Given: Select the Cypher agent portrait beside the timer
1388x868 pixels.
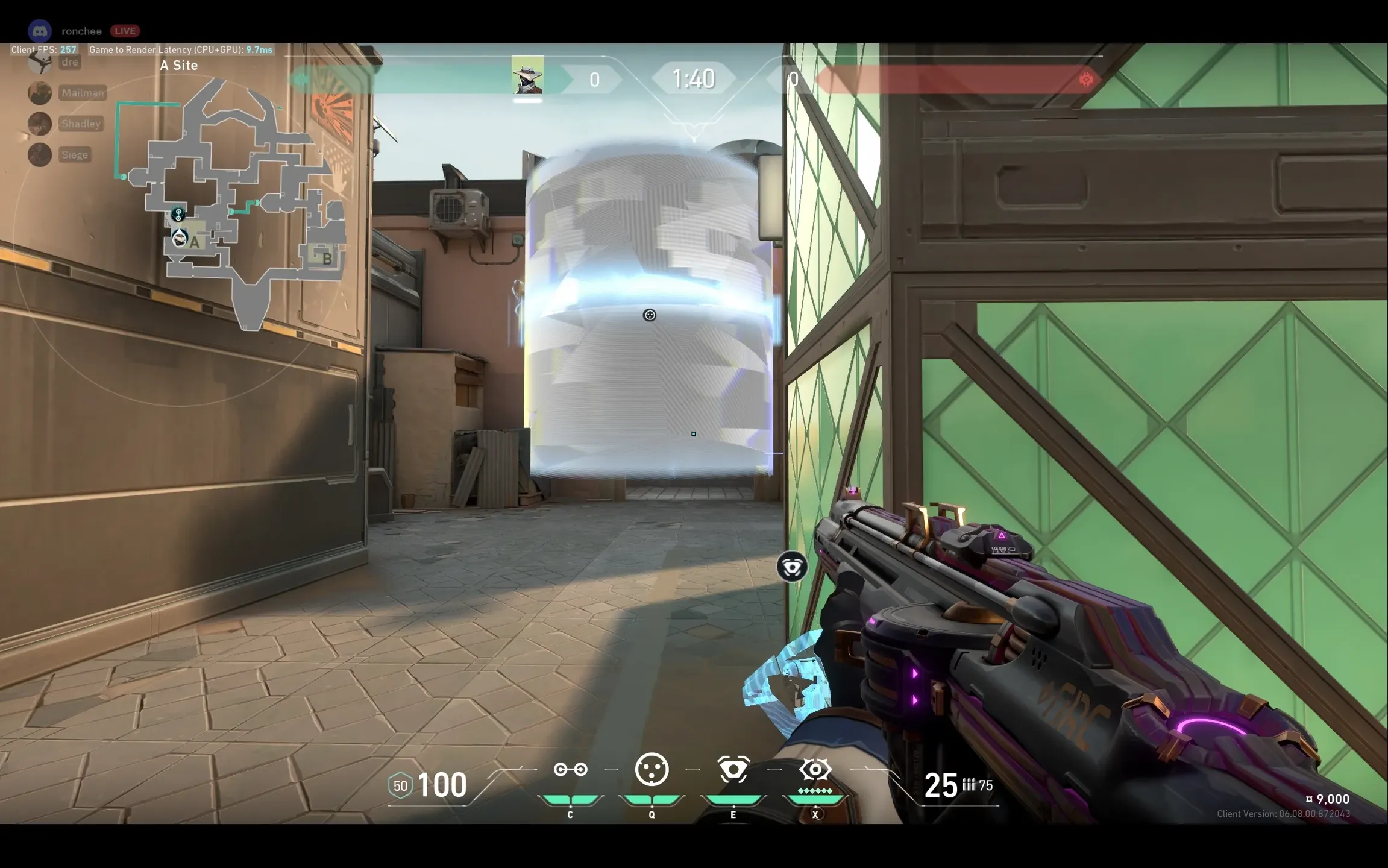Looking at the screenshot, I should 527,75.
